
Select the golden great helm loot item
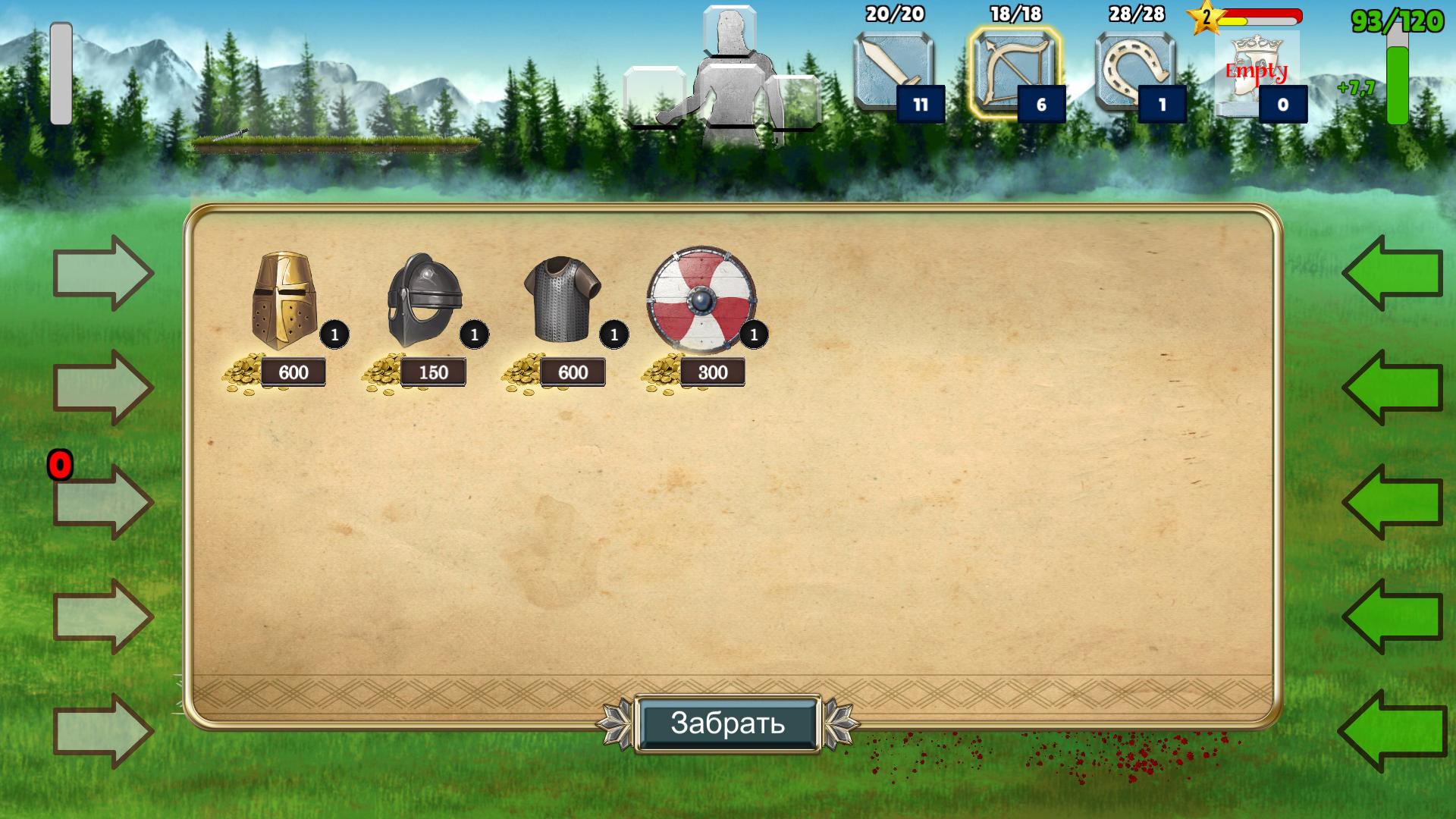[x=284, y=300]
